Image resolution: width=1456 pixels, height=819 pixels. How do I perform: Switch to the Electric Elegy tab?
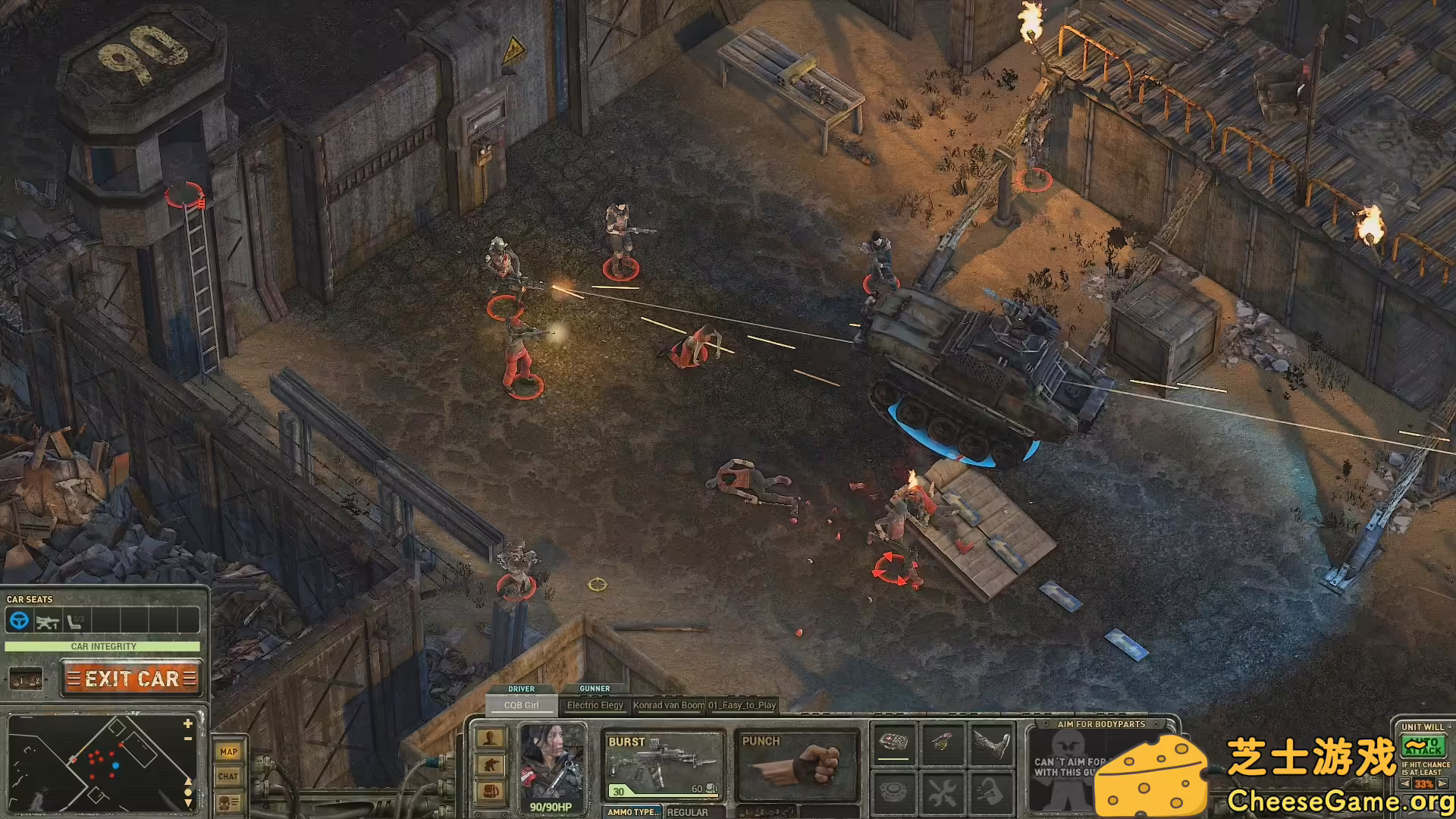click(595, 705)
